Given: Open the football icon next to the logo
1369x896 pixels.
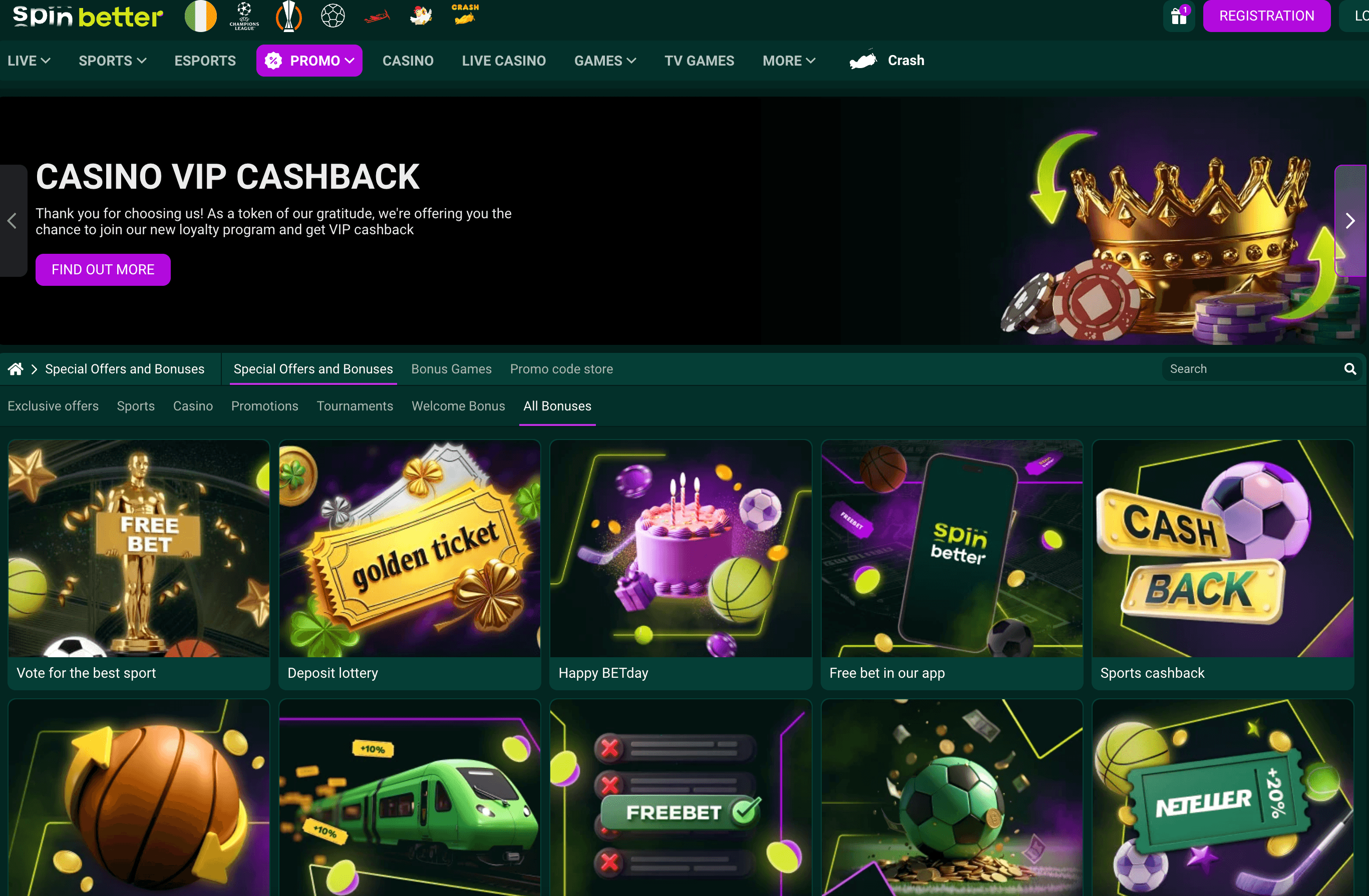Looking at the screenshot, I should [x=332, y=16].
